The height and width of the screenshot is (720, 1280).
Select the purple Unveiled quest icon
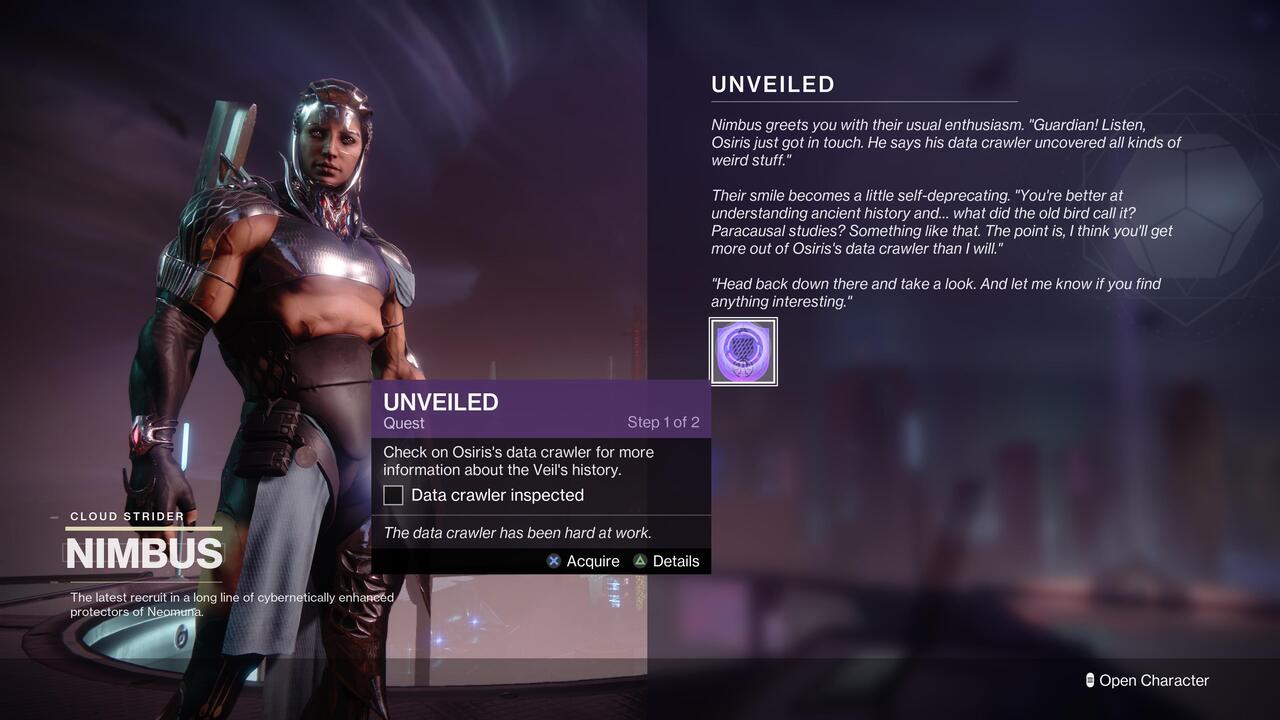pyautogui.click(x=743, y=352)
